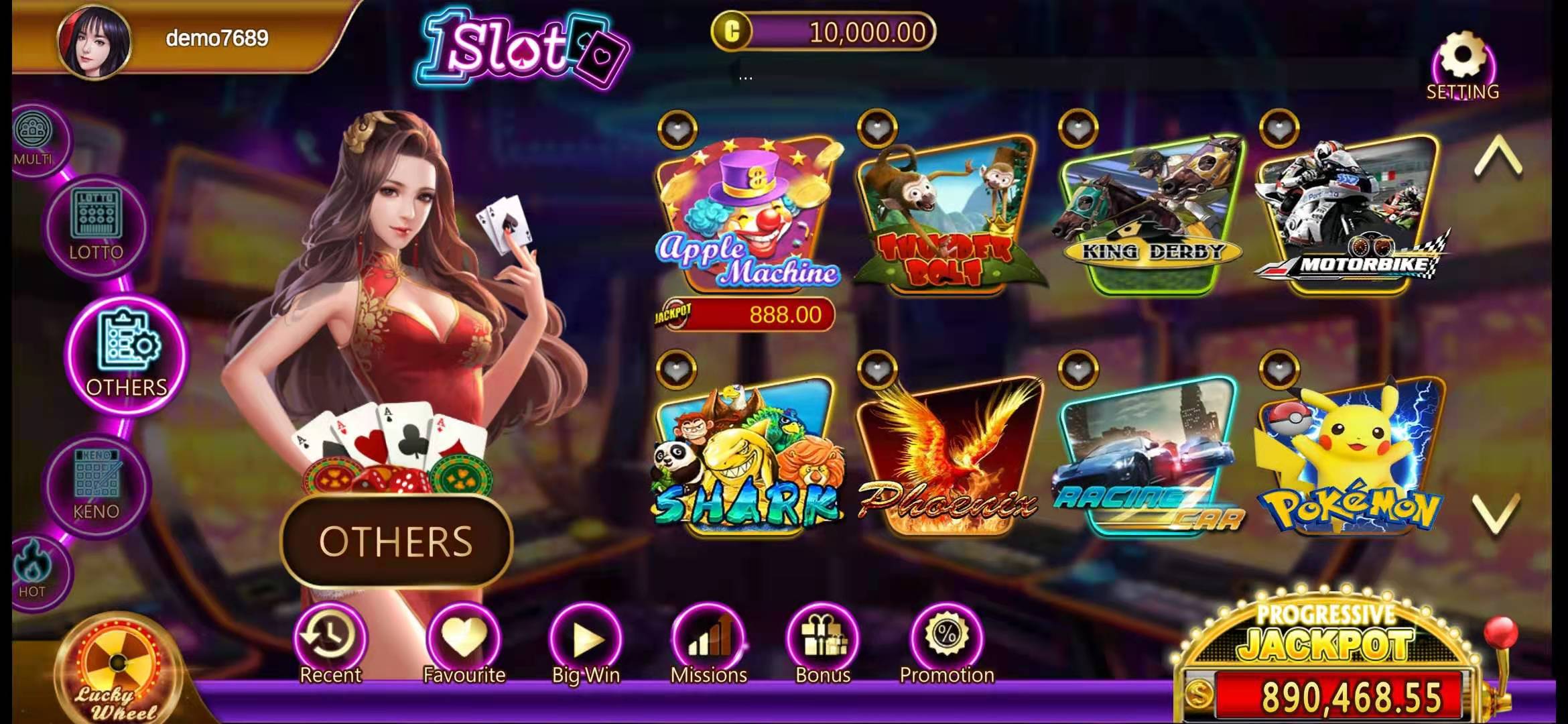Show the next page of games with down arrow
Image resolution: width=1568 pixels, height=724 pixels.
point(1497,514)
